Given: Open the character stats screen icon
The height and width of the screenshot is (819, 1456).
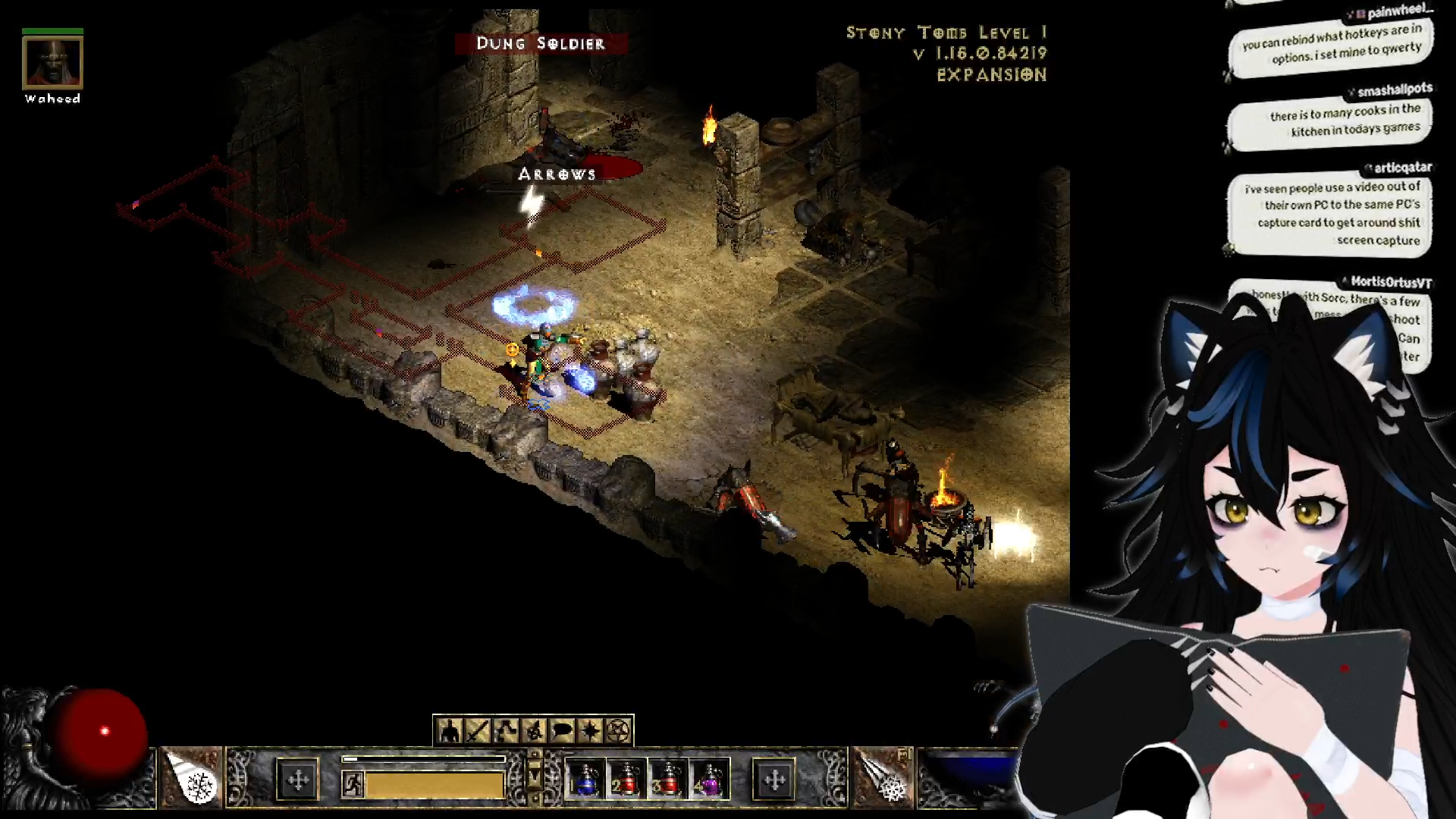Looking at the screenshot, I should [450, 731].
